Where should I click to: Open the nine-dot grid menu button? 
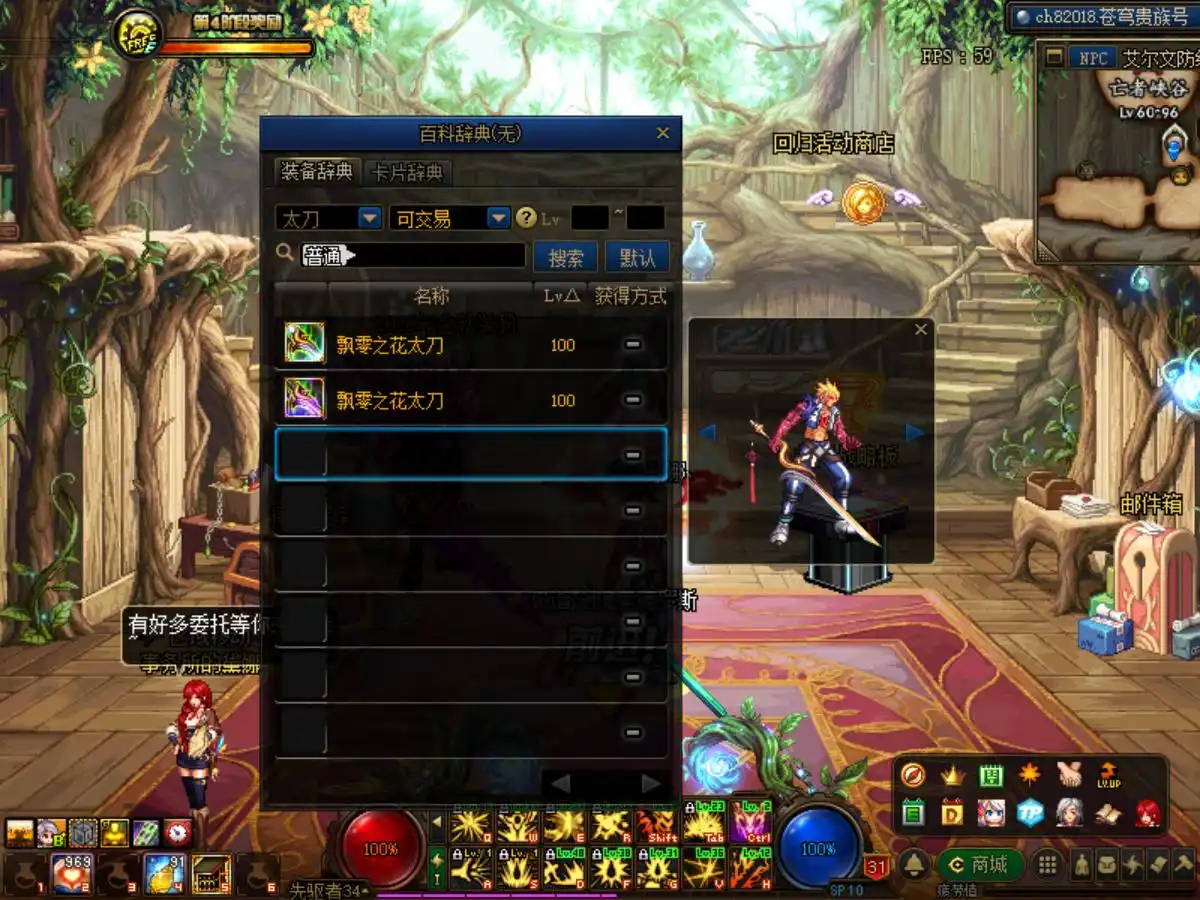(x=1047, y=865)
